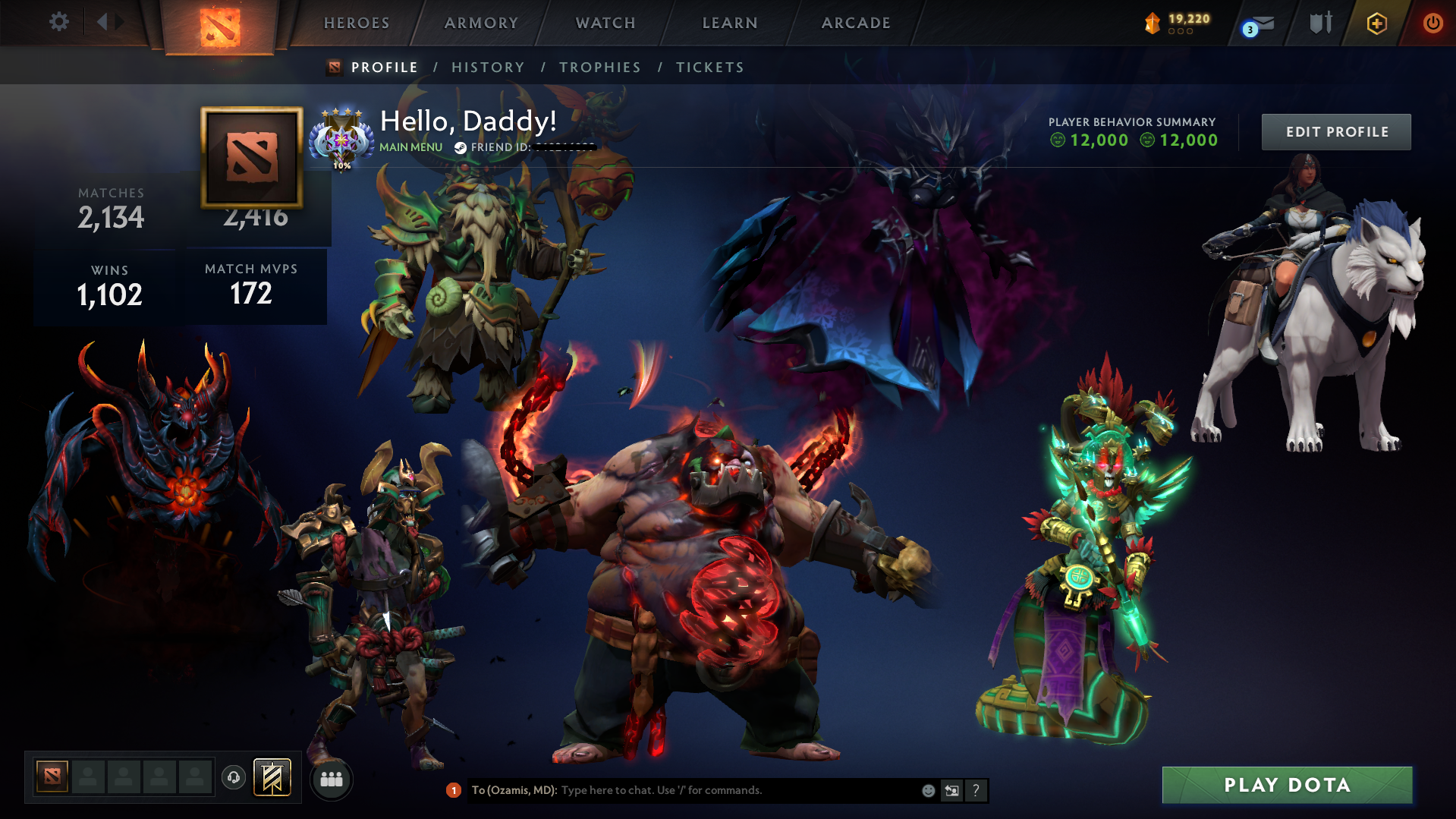Viewport: 1456px width, 819px height.
Task: Toggle the settings gear panel
Action: pos(58,22)
